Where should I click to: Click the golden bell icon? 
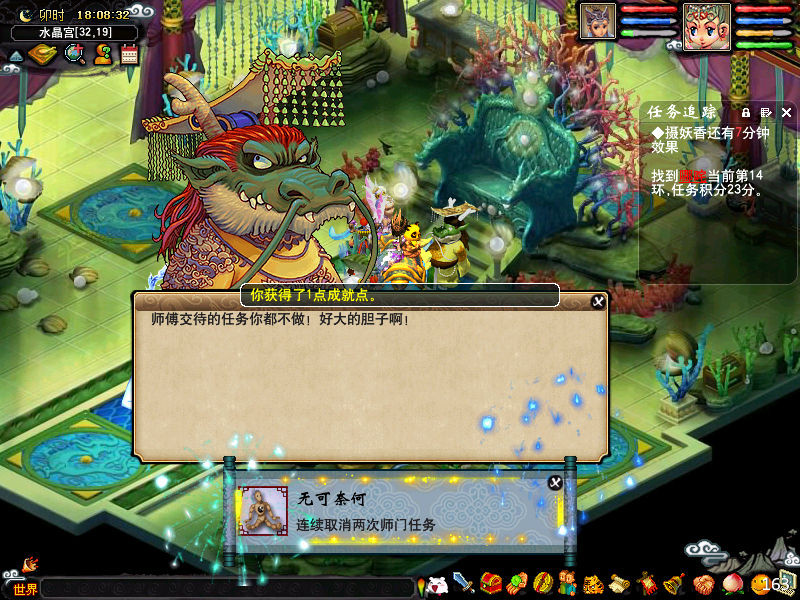(673, 584)
